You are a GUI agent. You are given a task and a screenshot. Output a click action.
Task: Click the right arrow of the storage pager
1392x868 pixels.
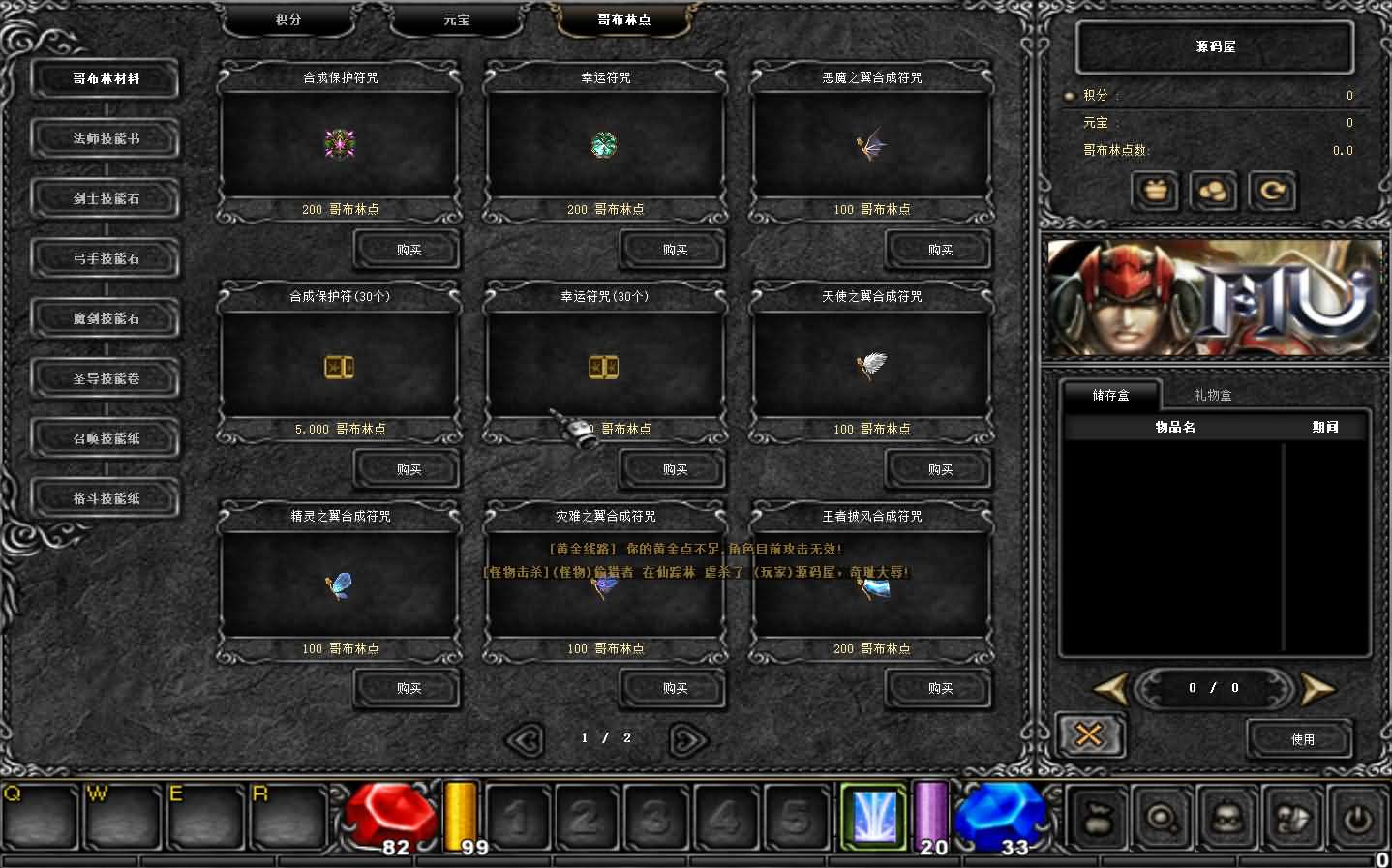click(1317, 688)
